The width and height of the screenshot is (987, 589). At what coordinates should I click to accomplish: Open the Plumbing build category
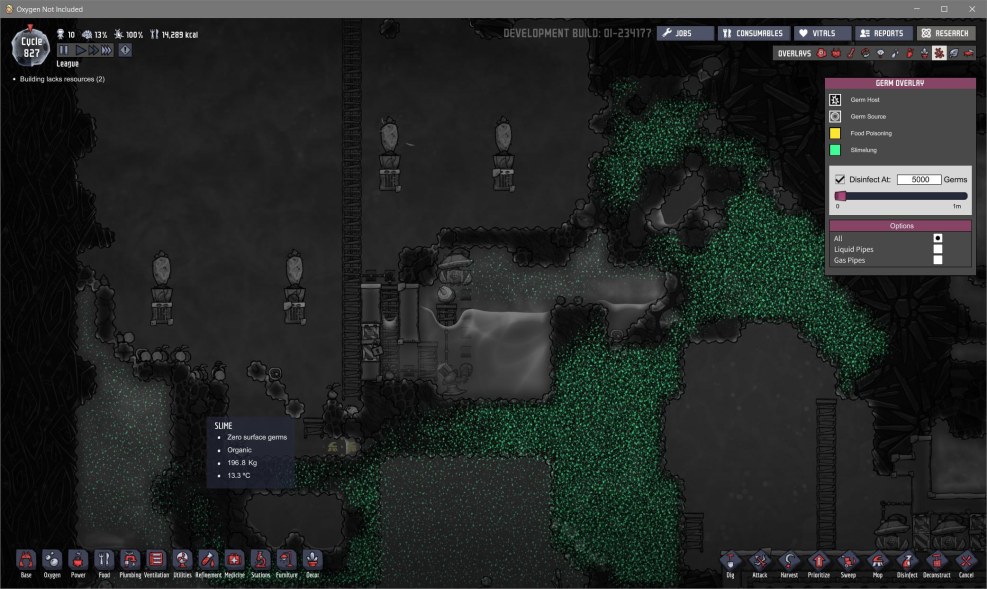130,561
